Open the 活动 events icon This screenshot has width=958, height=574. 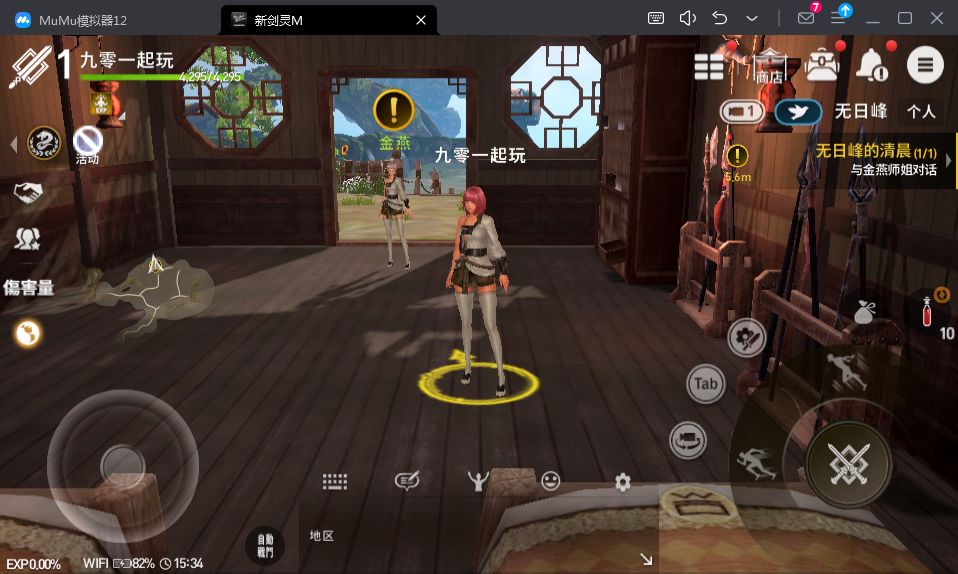click(x=88, y=144)
